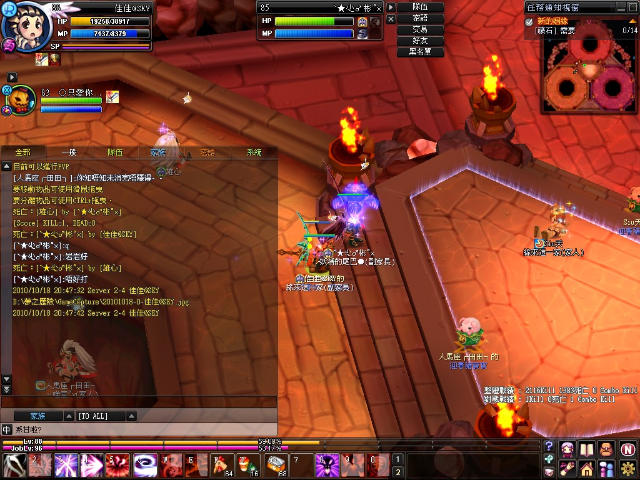This screenshot has height=480, width=640.
Task: Switch to hotbar page 2
Action: pyautogui.click(x=398, y=471)
